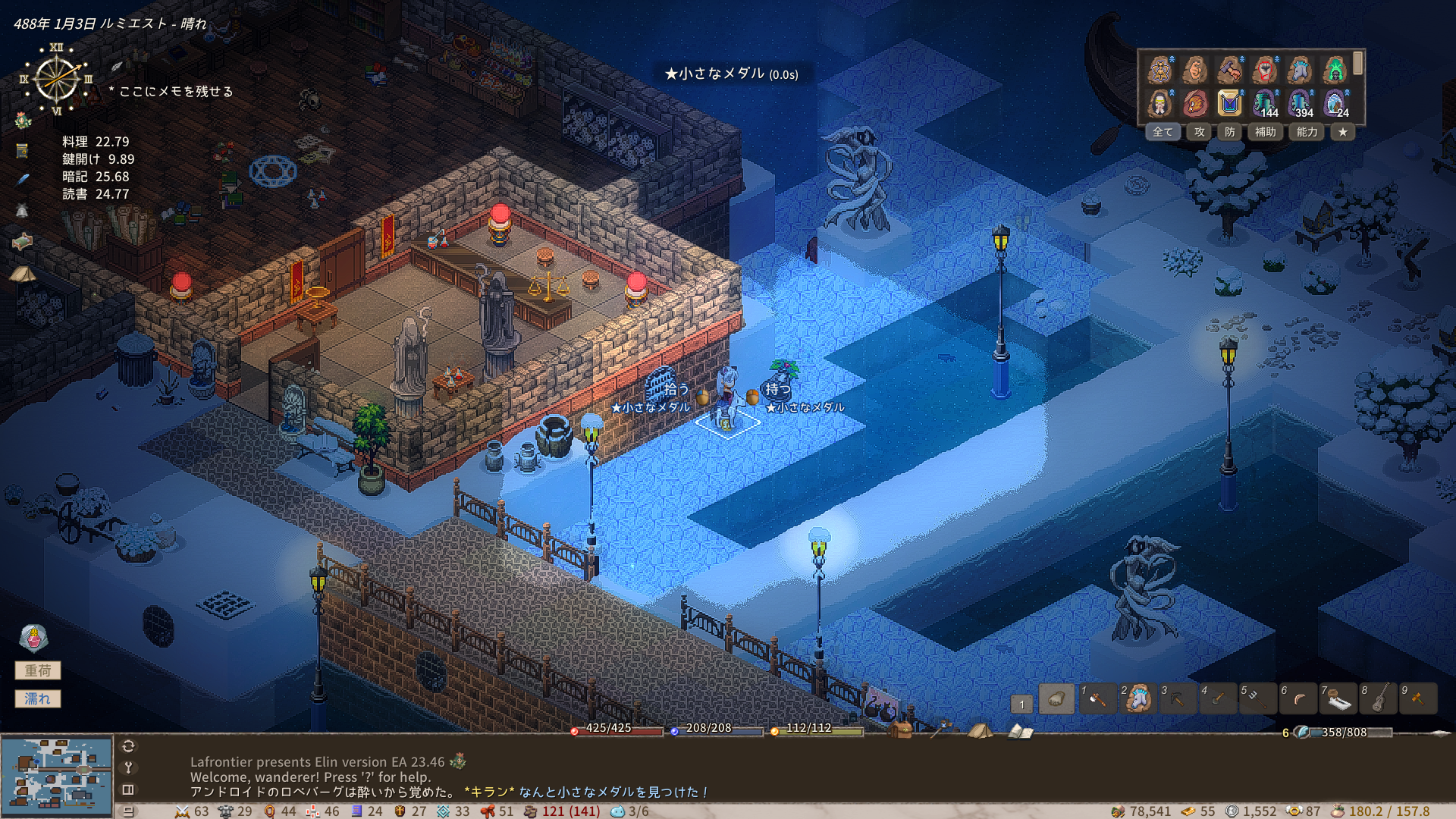Click the circular arrows icon by the log
The image size is (1456, 819).
[x=128, y=746]
